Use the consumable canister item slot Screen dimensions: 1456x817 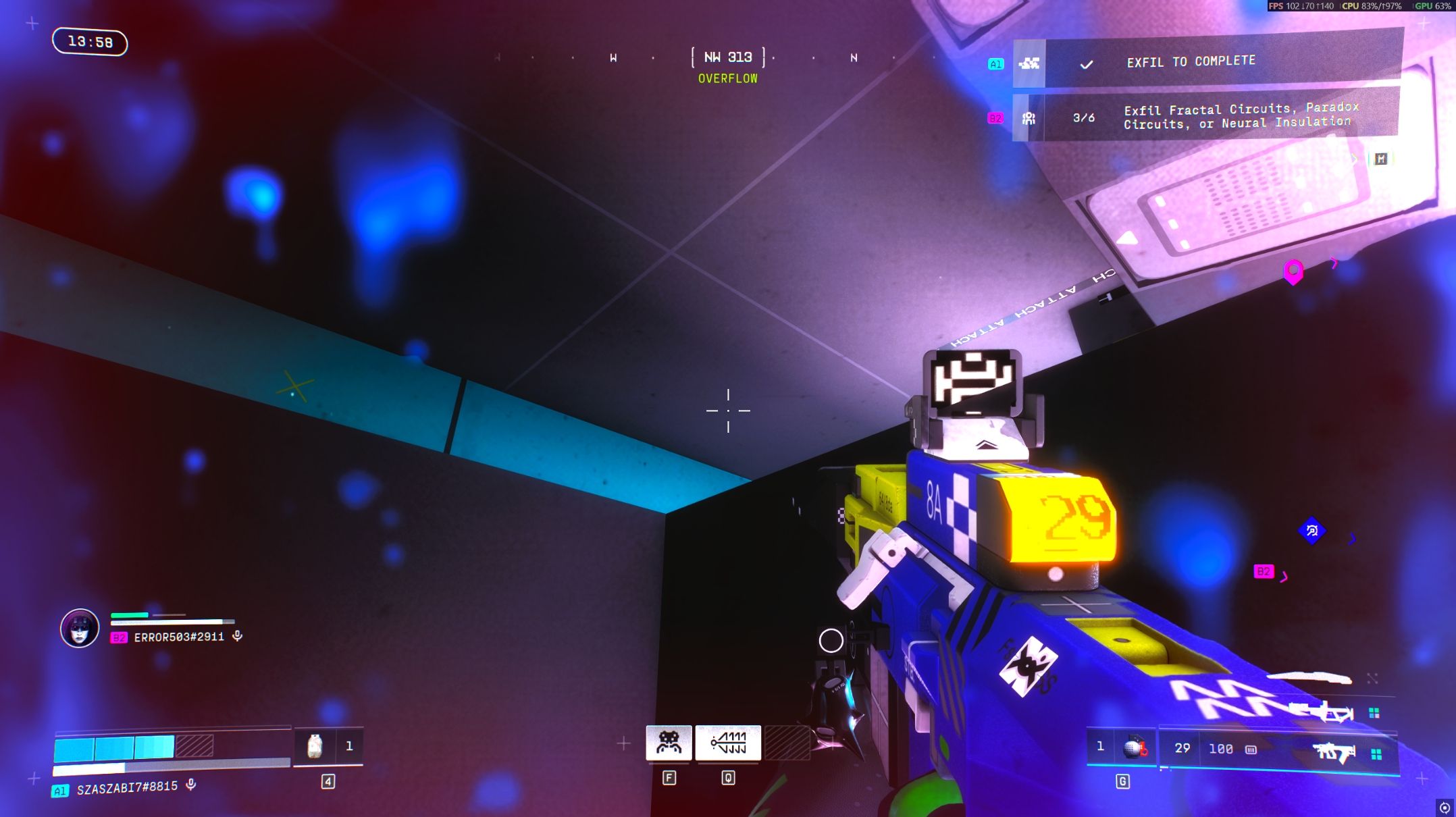click(315, 746)
